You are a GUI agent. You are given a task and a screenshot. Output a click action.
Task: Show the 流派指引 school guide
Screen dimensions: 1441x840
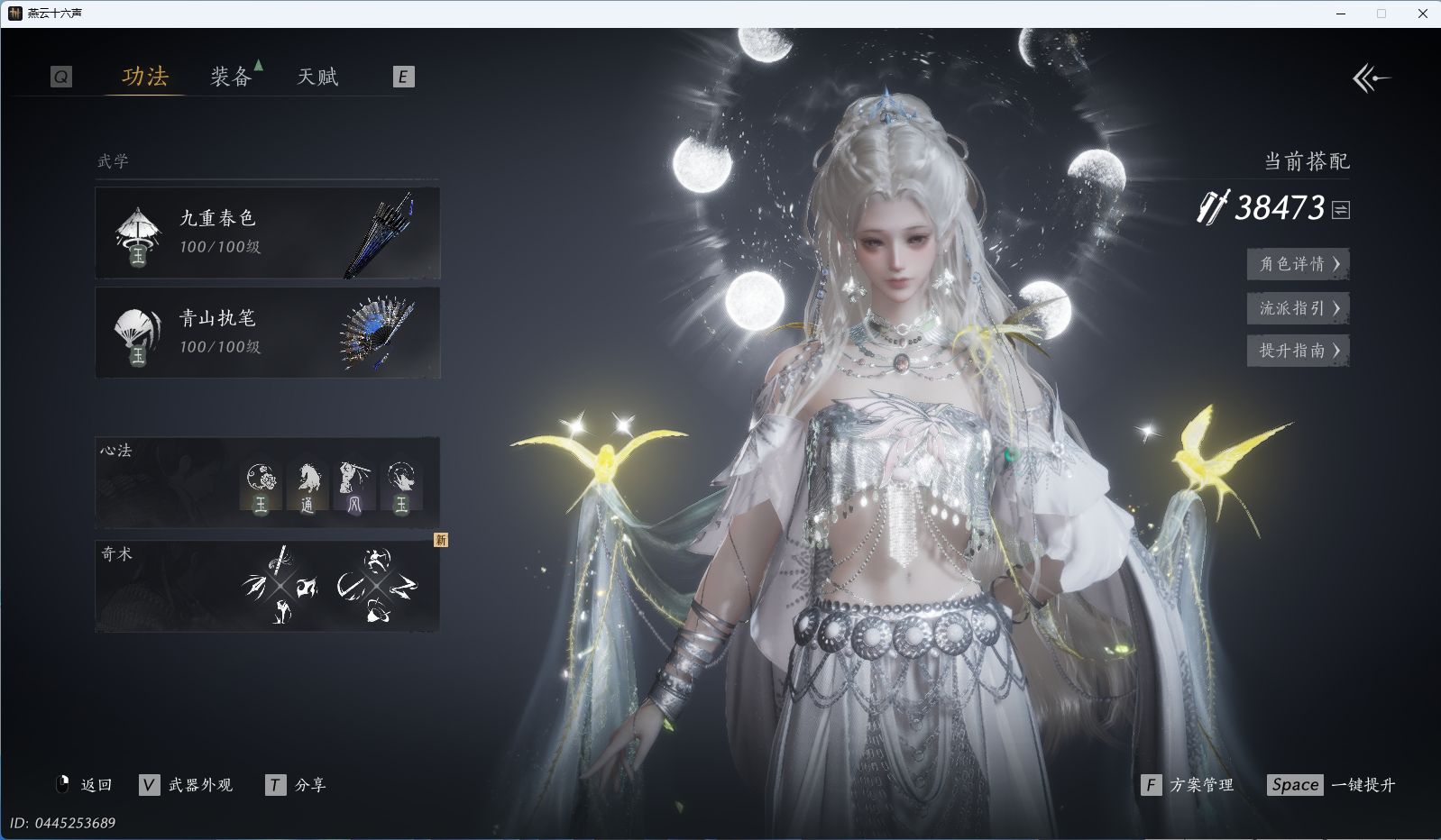pyautogui.click(x=1298, y=308)
